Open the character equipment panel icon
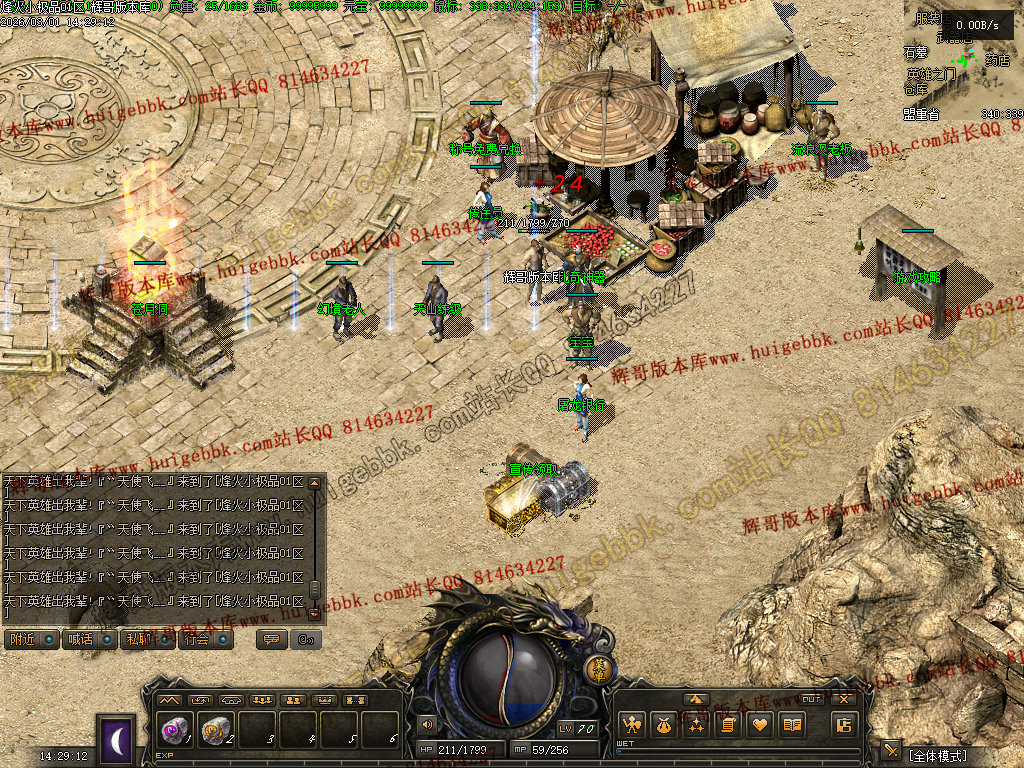The height and width of the screenshot is (768, 1024). (x=631, y=725)
